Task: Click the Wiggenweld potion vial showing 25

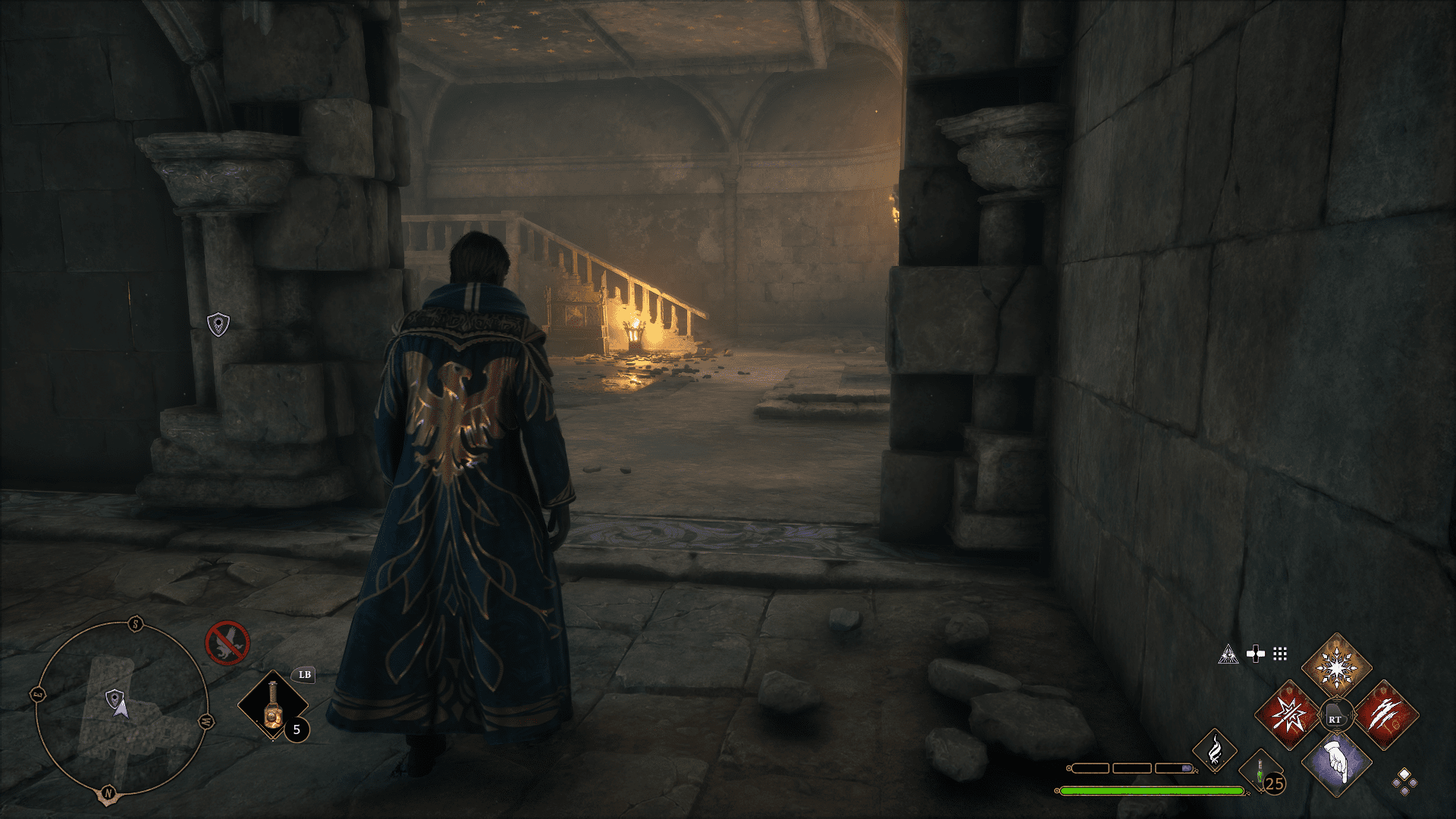Action: pyautogui.click(x=1260, y=772)
